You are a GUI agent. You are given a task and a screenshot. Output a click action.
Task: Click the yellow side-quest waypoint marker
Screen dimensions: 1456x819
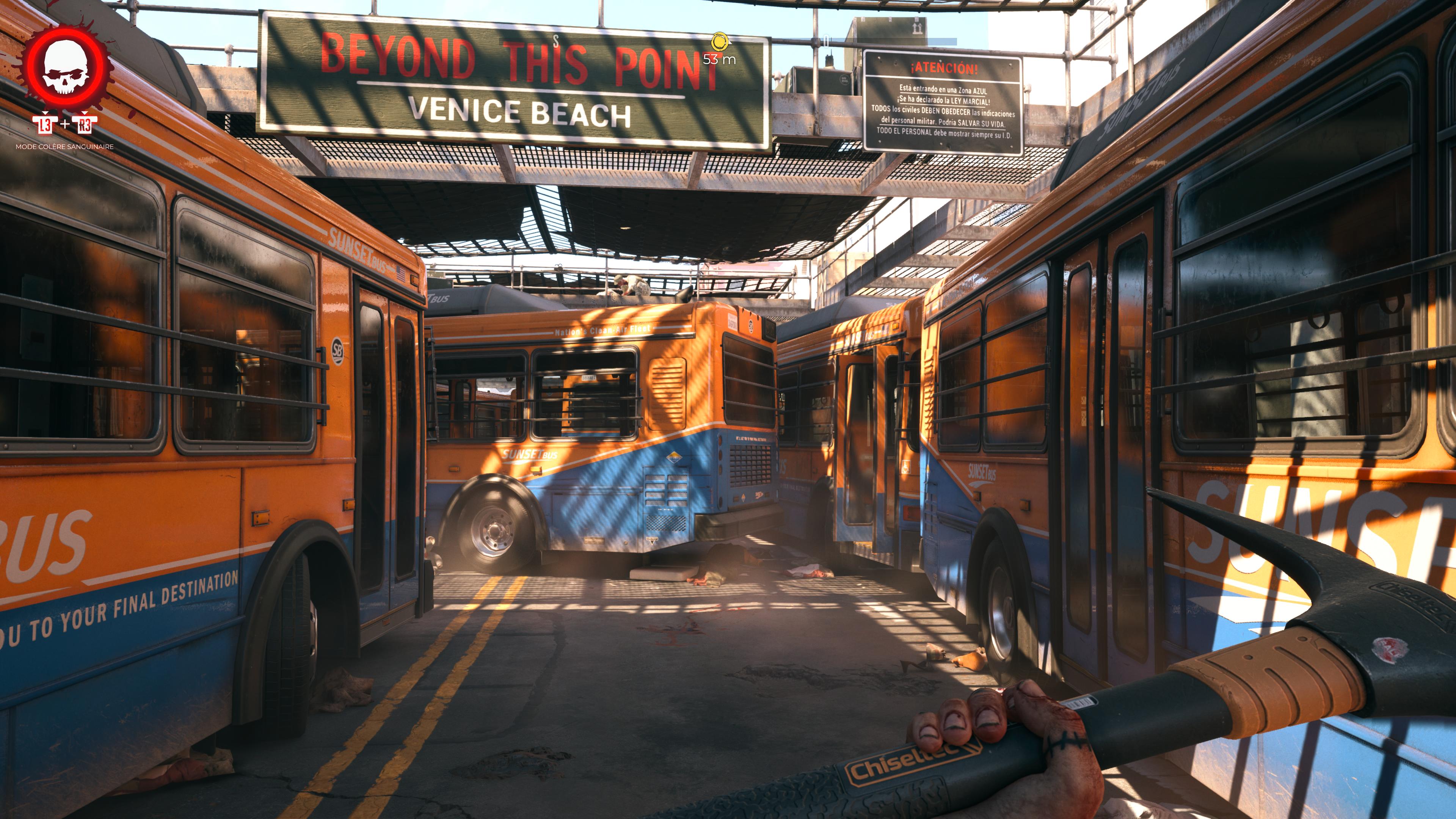tap(720, 42)
